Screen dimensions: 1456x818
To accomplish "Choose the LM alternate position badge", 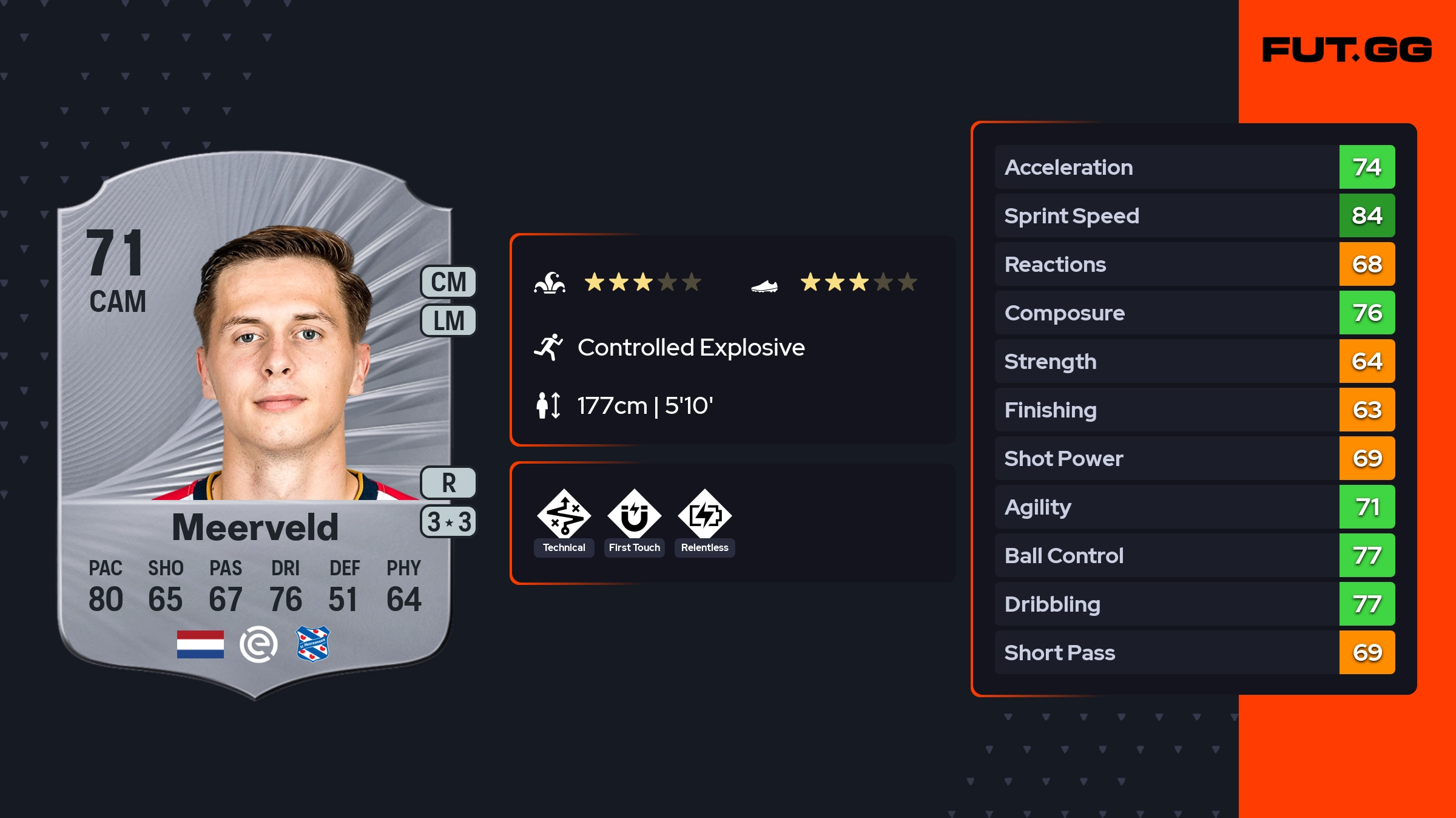I will coord(448,320).
